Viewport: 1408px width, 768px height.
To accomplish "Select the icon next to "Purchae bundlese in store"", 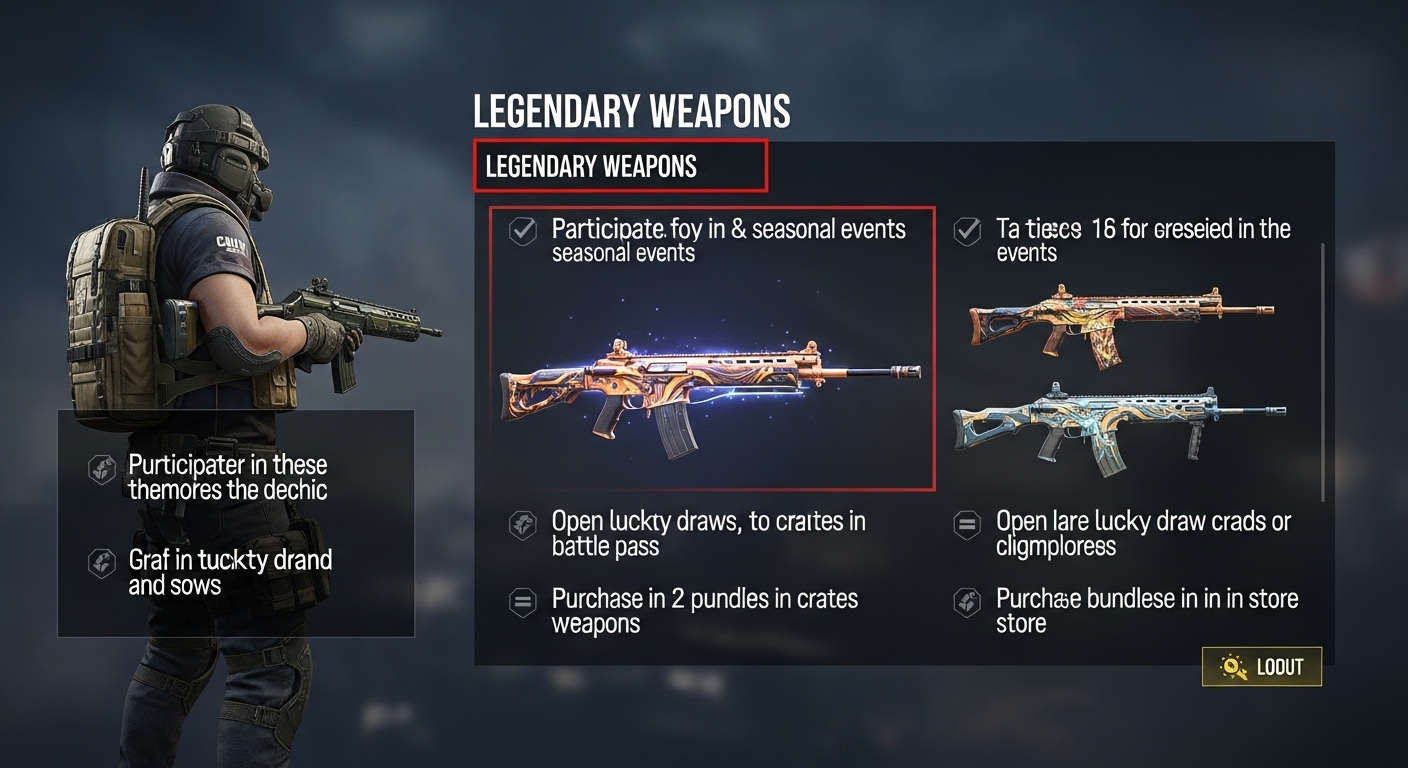I will click(967, 601).
